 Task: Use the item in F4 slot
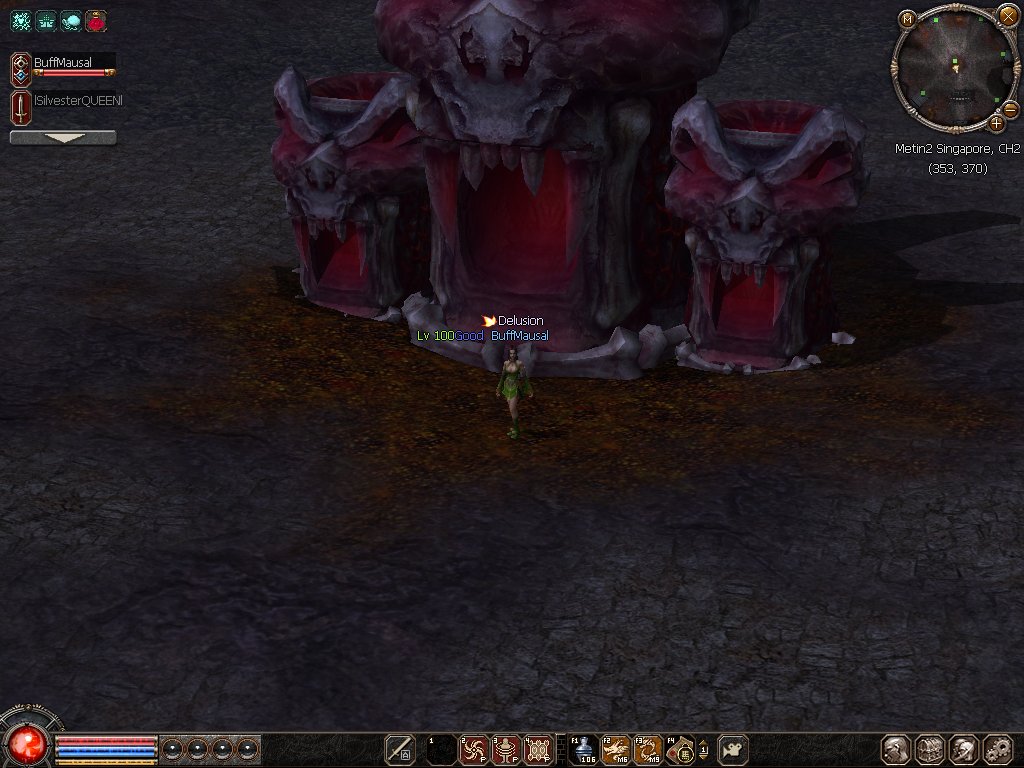[x=681, y=749]
